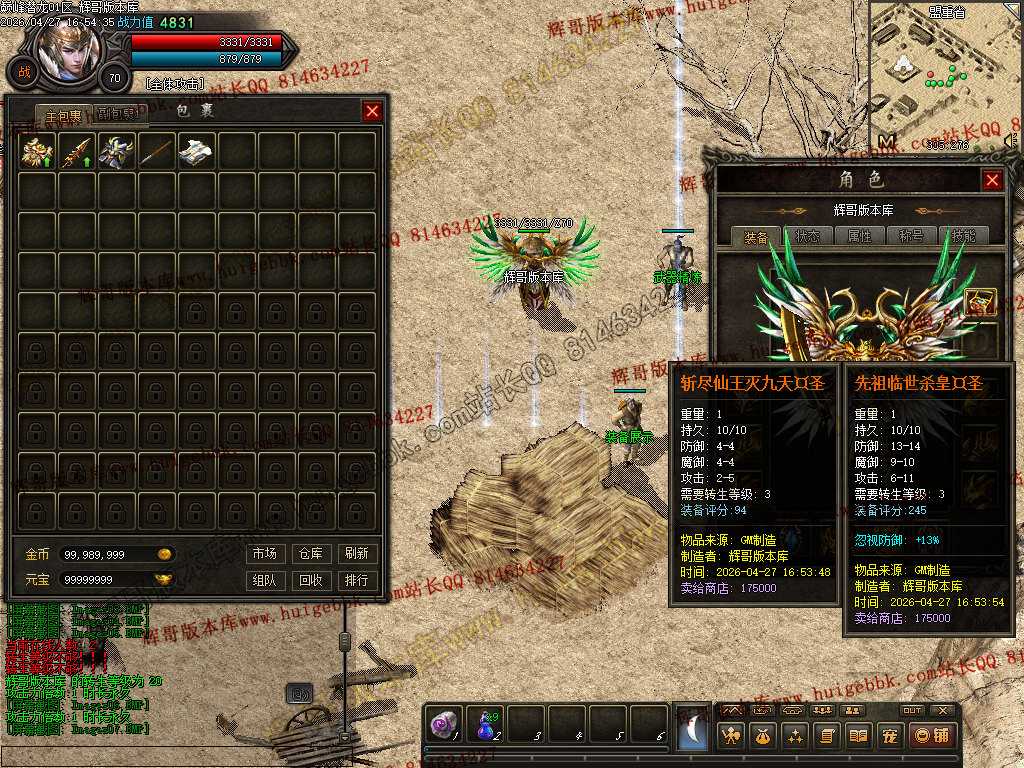Select the blue armor item in bag
Image resolution: width=1024 pixels, height=768 pixels.
(x=118, y=151)
